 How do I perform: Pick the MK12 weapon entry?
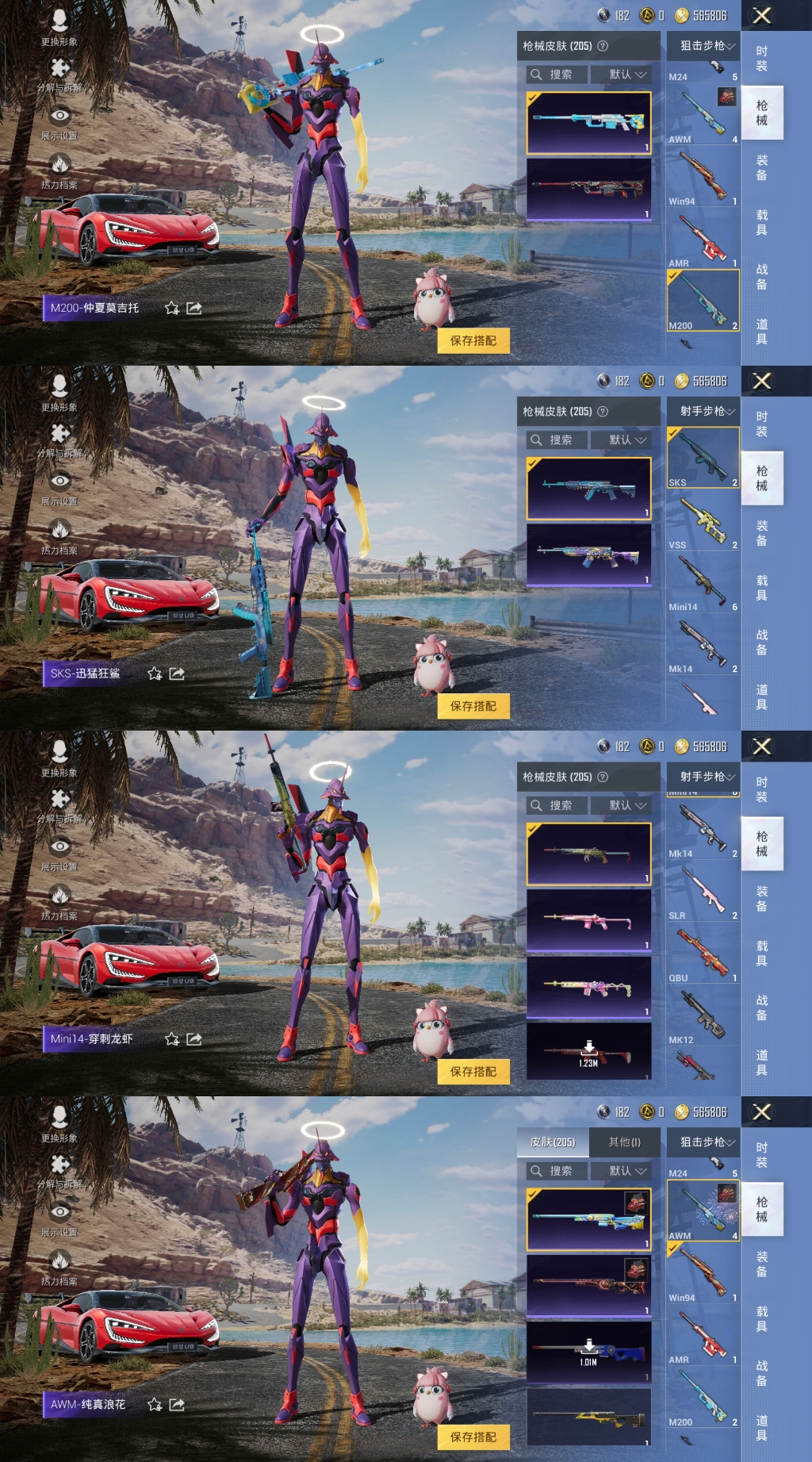[703, 1016]
